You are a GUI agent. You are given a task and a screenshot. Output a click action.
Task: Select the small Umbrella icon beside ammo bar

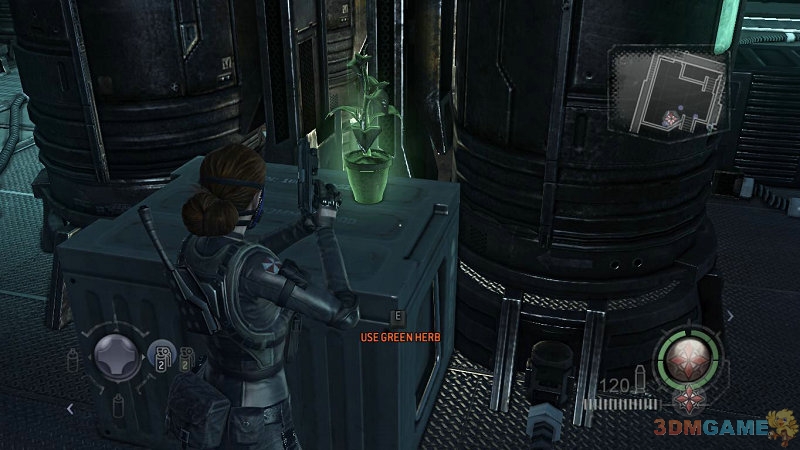(686, 400)
